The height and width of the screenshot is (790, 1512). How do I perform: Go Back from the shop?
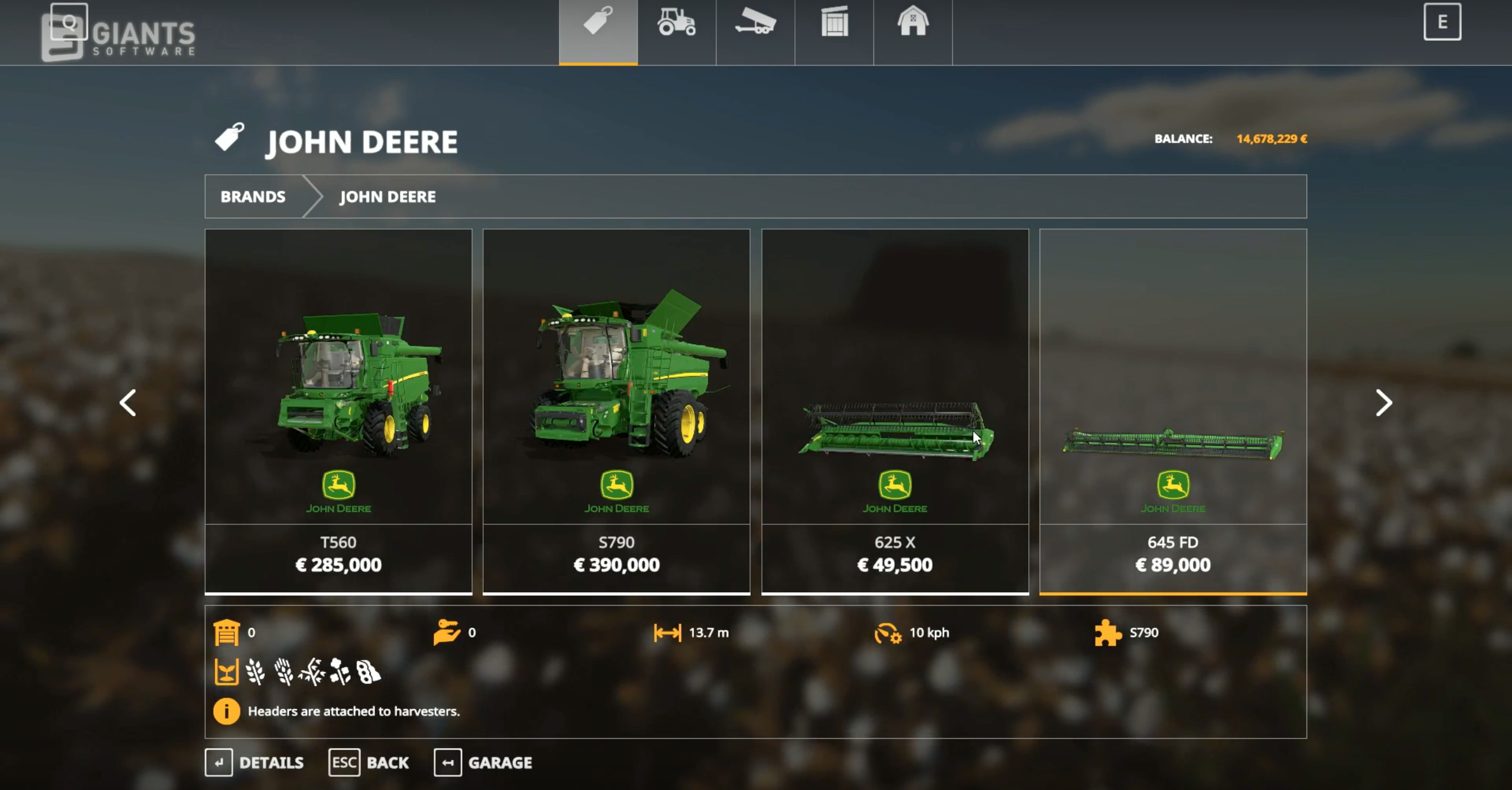(369, 763)
